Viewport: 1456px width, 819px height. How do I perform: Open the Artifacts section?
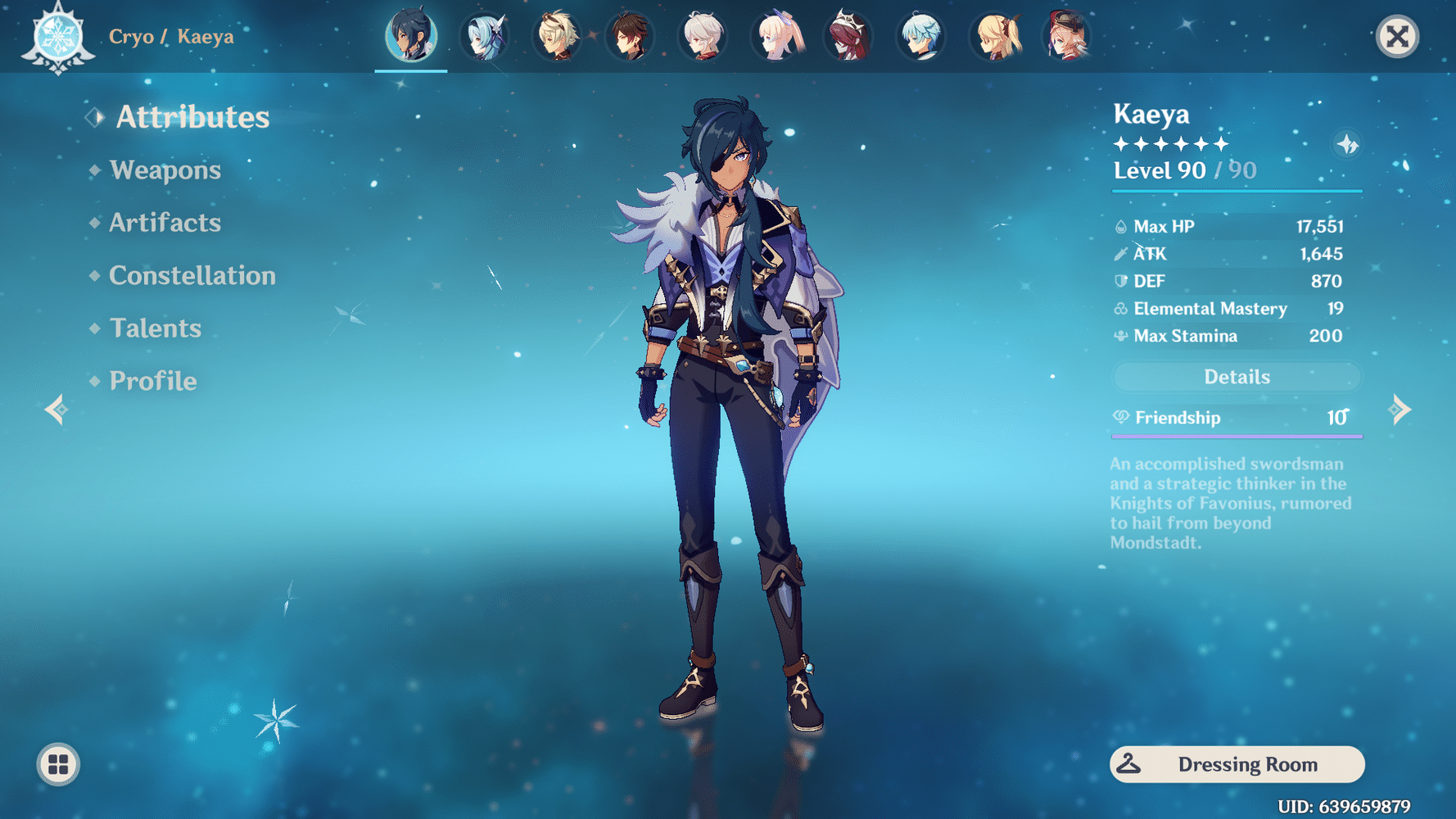coord(164,223)
